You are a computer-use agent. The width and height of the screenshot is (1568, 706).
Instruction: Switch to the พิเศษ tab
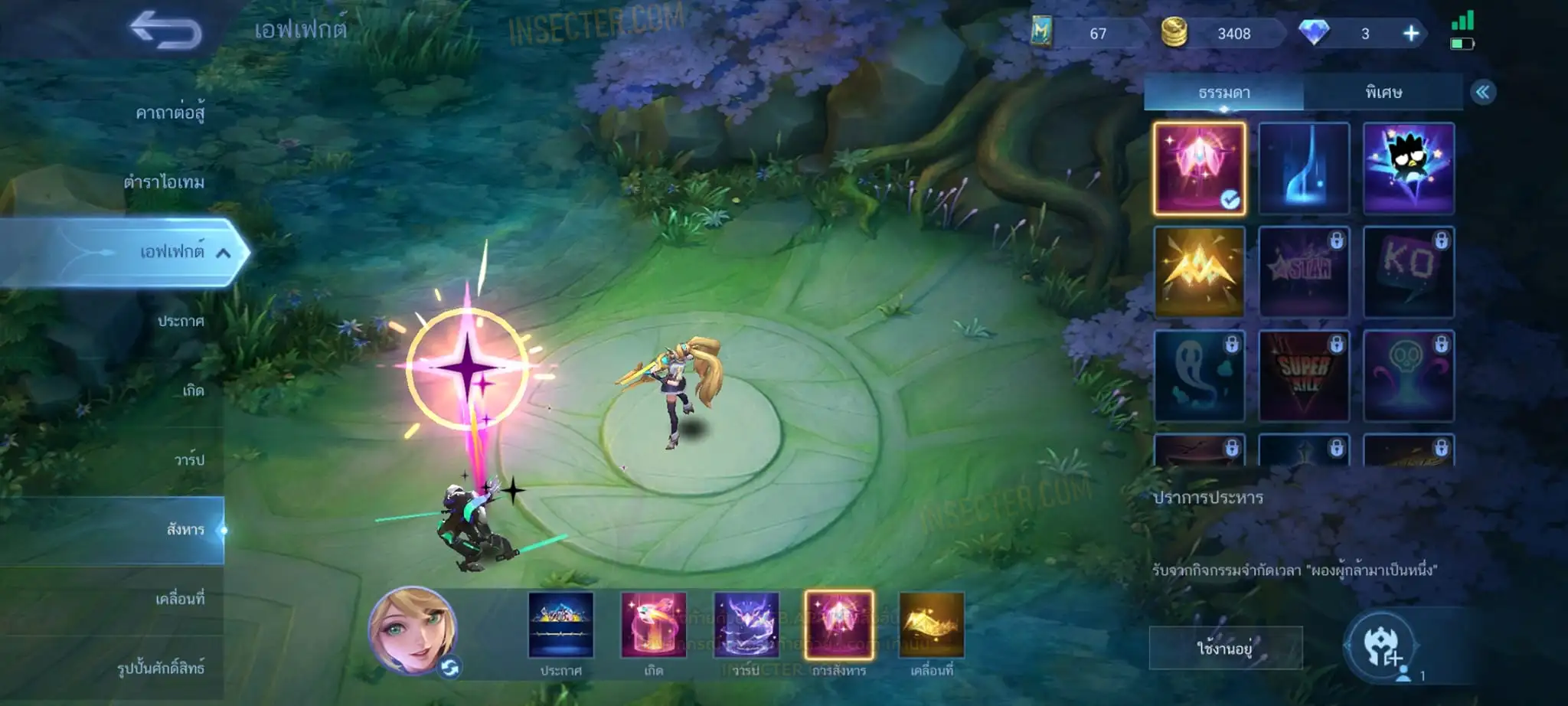1383,93
